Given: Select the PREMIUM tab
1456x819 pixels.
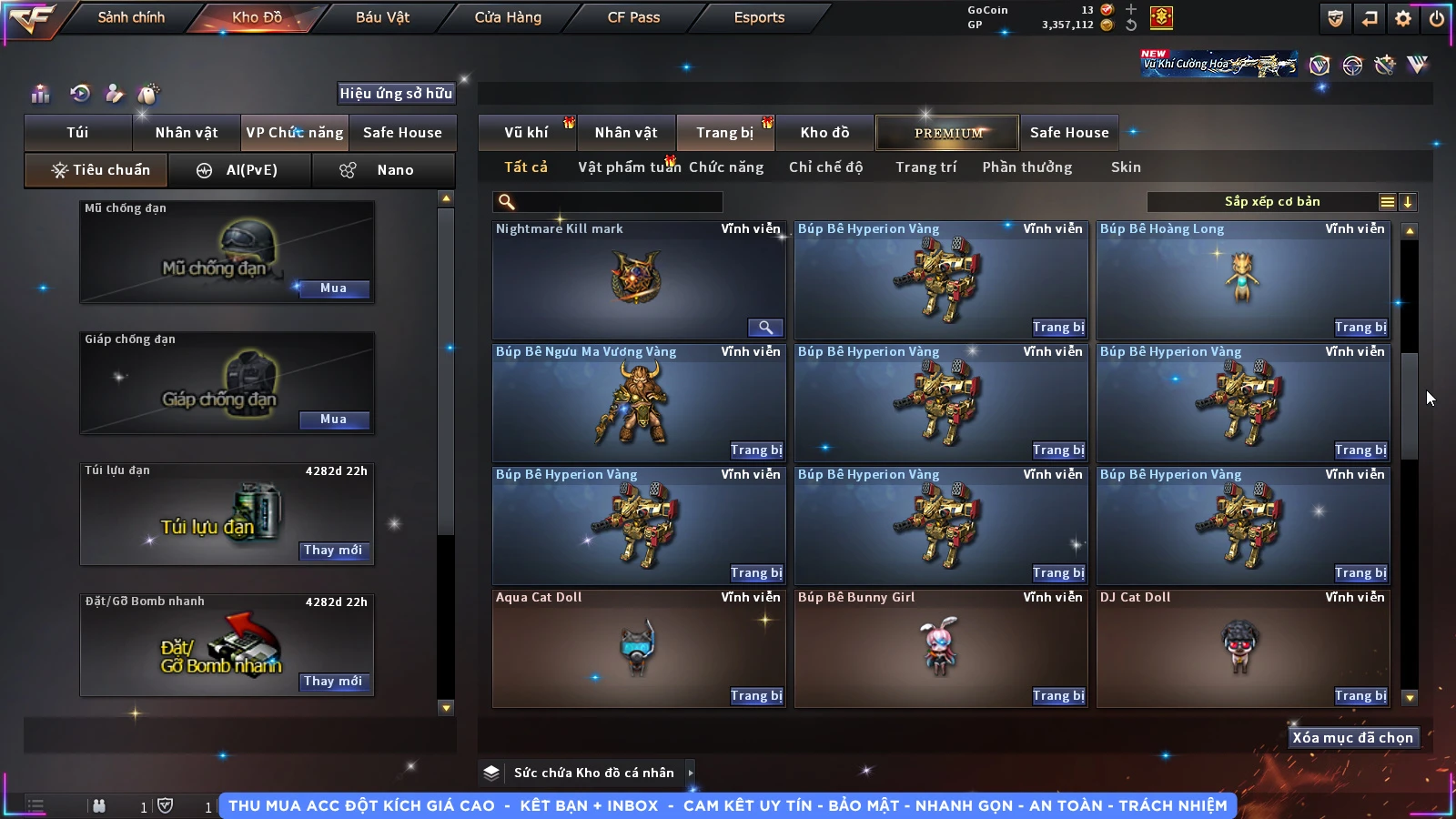Looking at the screenshot, I should [947, 133].
